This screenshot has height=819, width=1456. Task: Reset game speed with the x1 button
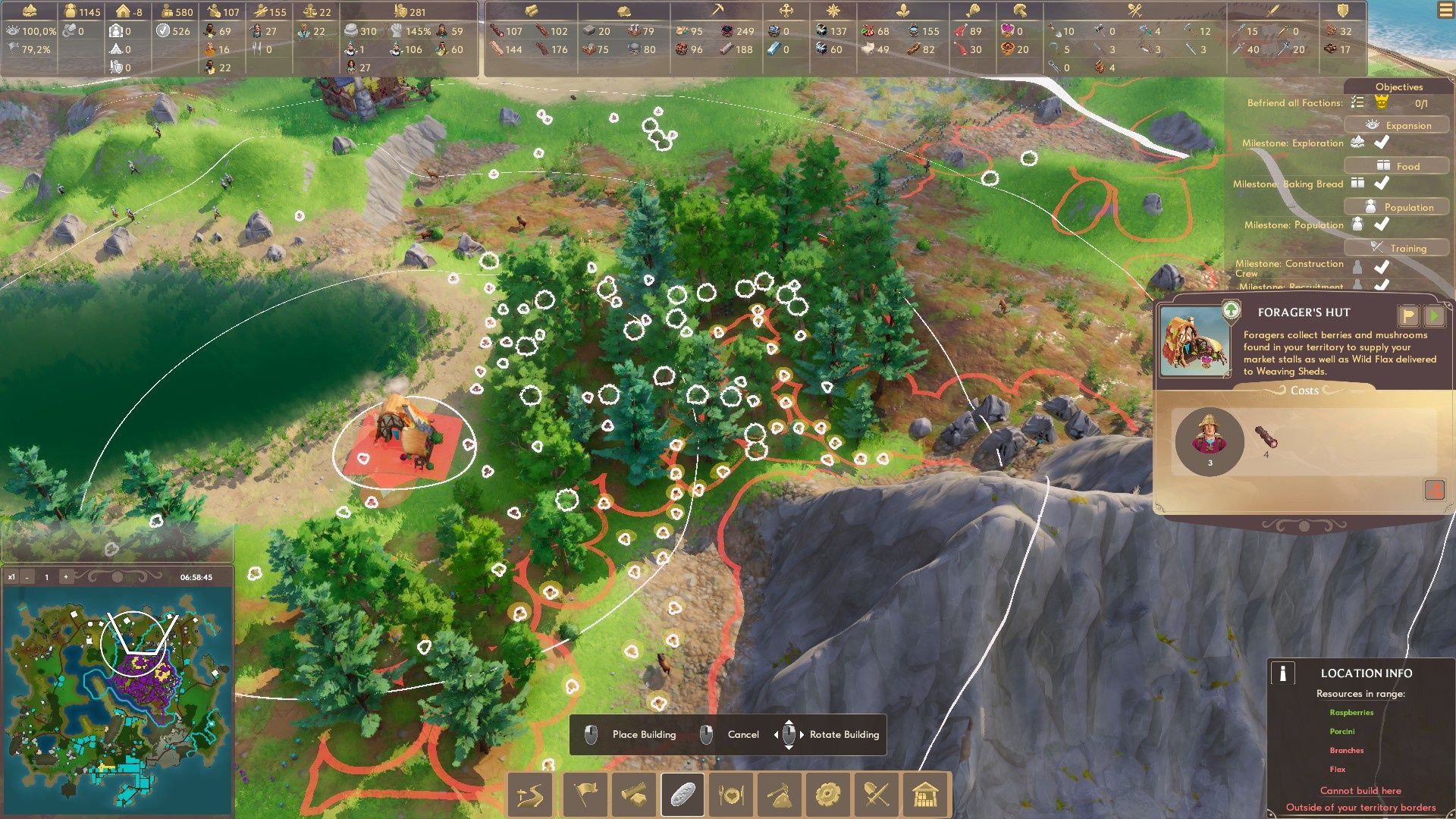coord(11,577)
